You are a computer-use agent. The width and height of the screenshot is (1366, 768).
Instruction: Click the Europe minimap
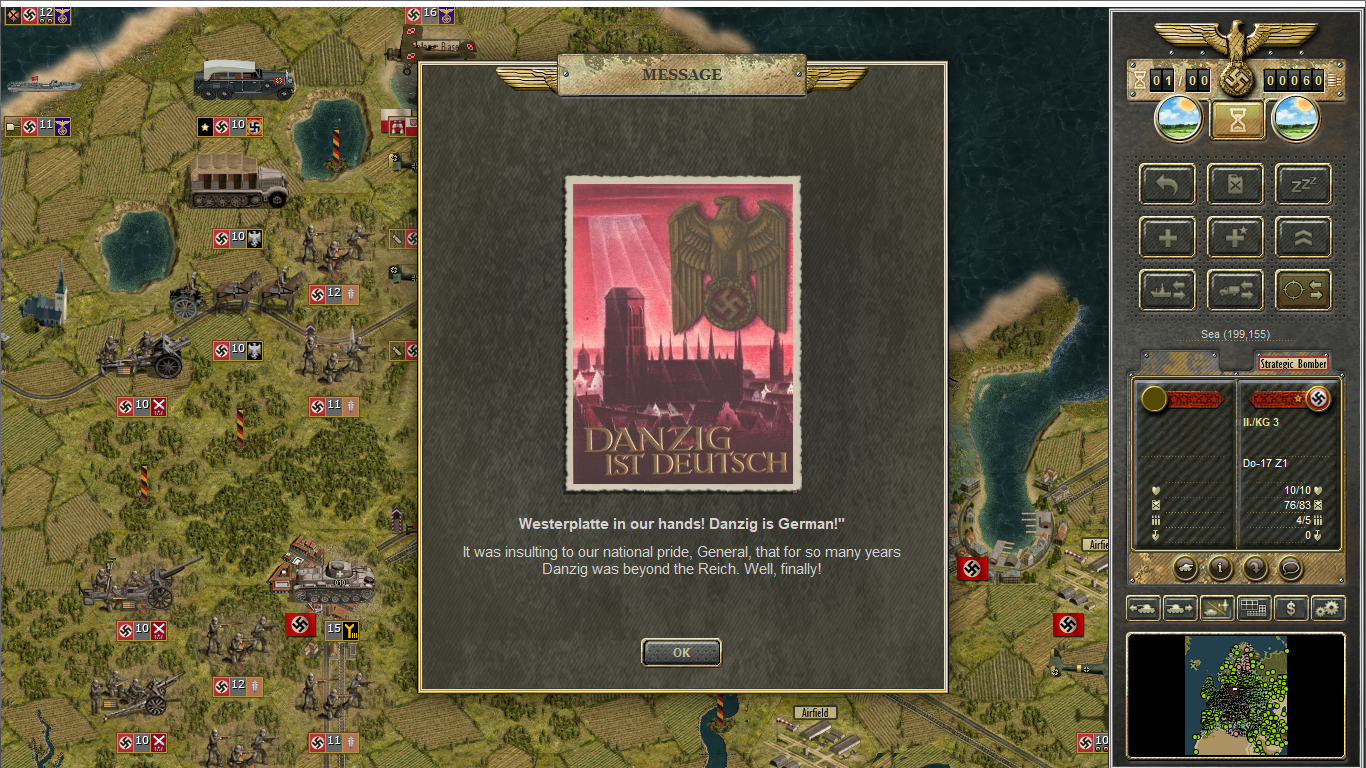pyautogui.click(x=1236, y=695)
